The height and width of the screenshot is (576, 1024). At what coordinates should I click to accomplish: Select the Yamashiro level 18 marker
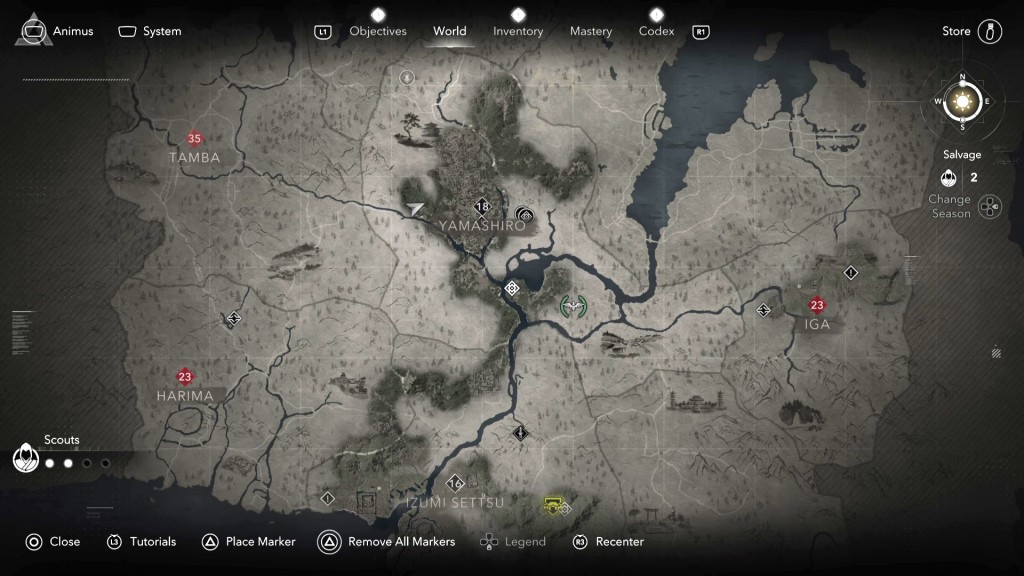[483, 207]
